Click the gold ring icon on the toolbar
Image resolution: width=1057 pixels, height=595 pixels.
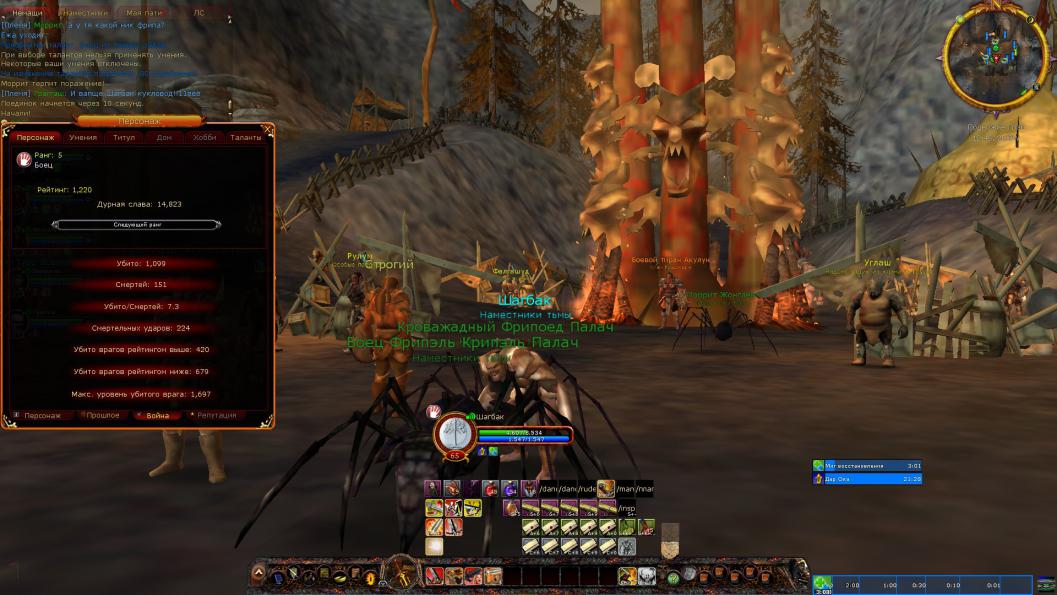coord(369,576)
